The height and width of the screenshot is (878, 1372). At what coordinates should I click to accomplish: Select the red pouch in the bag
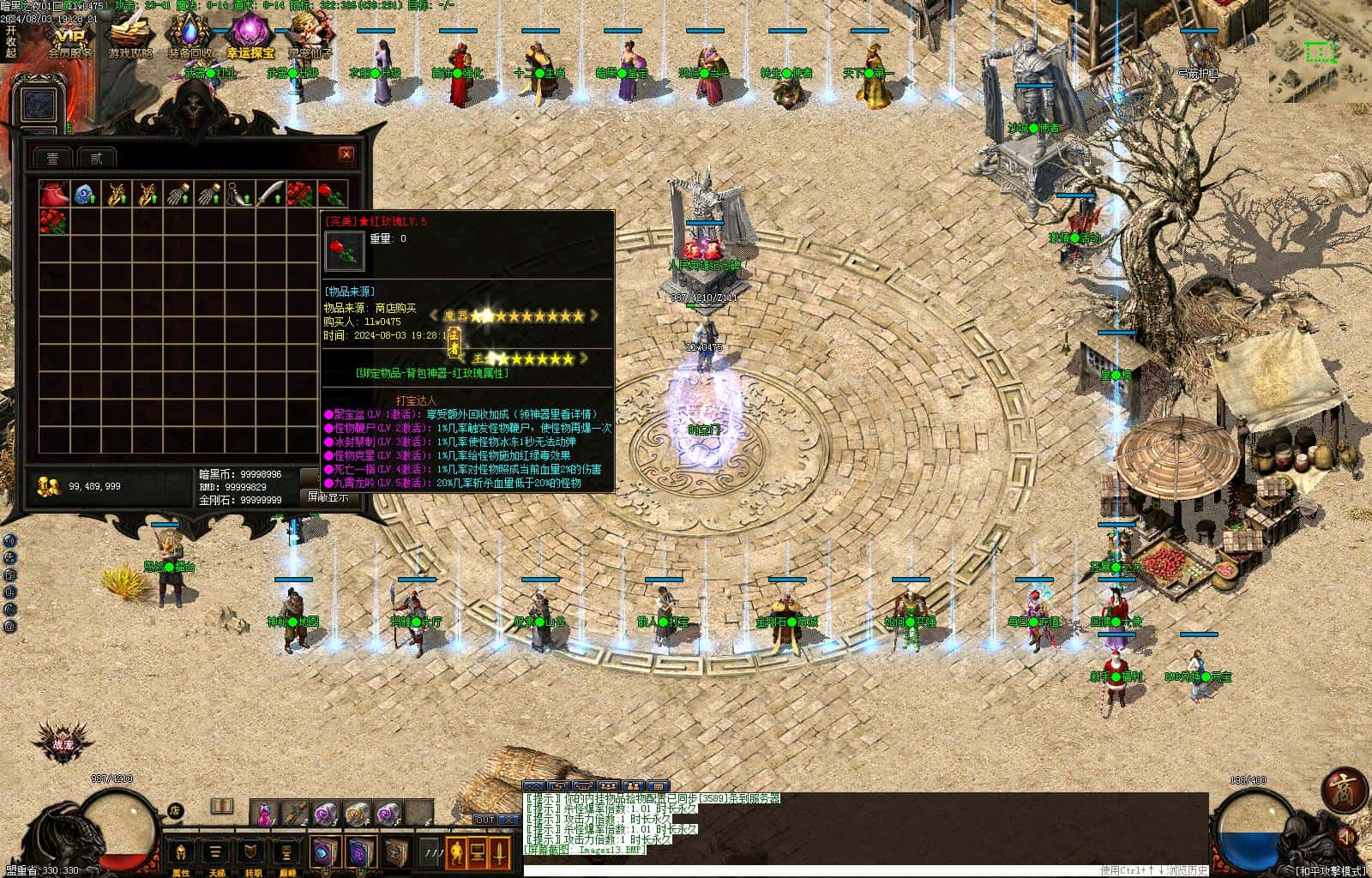point(53,194)
